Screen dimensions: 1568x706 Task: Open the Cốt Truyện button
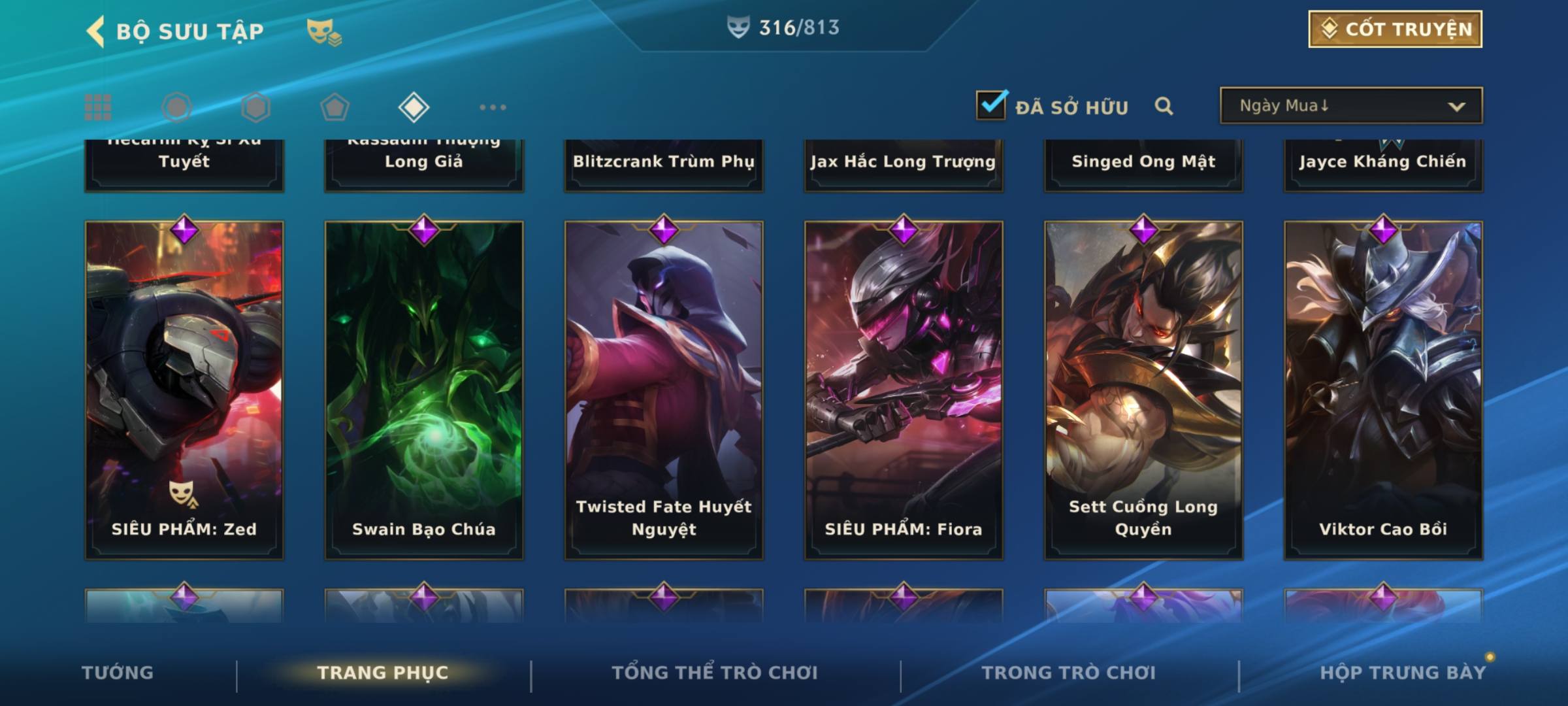pos(1395,29)
